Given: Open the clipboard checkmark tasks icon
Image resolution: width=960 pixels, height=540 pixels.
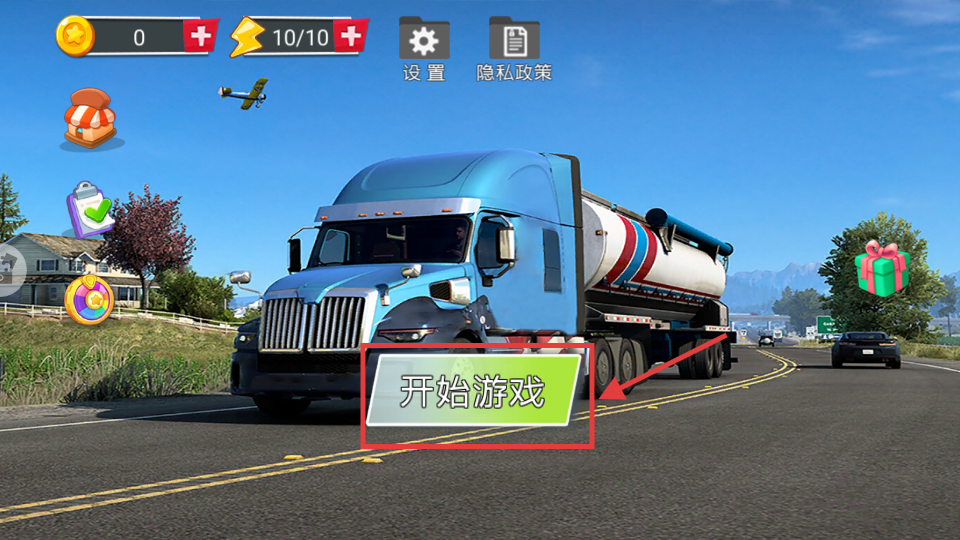Looking at the screenshot, I should (x=91, y=209).
